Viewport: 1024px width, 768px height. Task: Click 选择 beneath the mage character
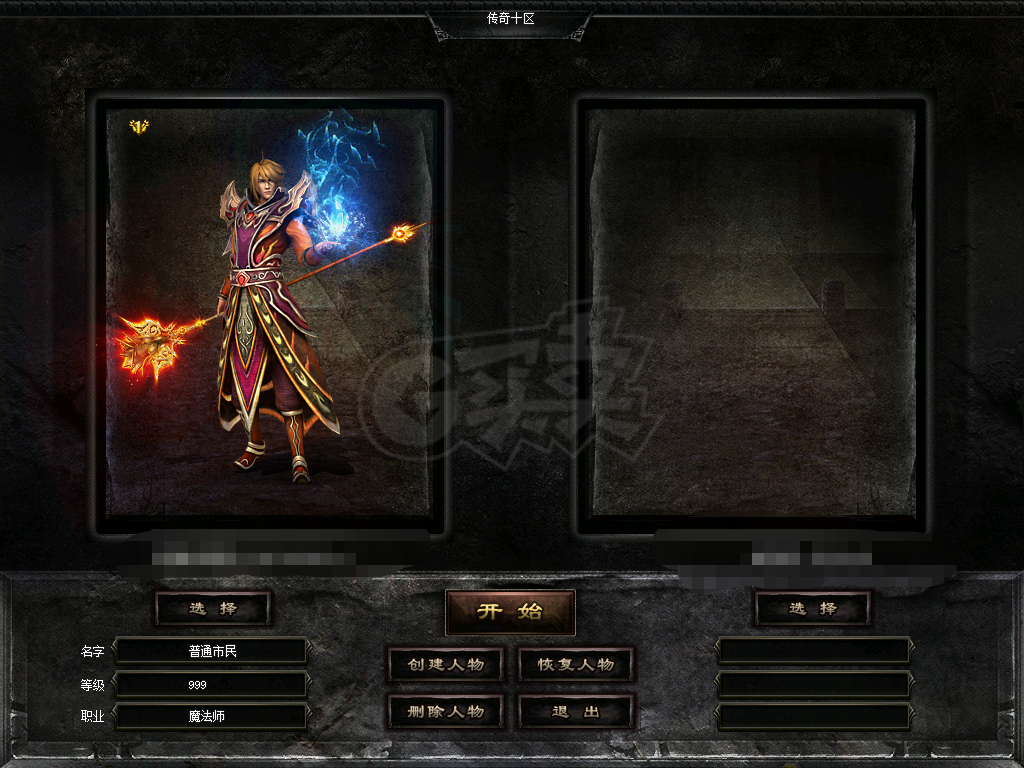(x=213, y=608)
